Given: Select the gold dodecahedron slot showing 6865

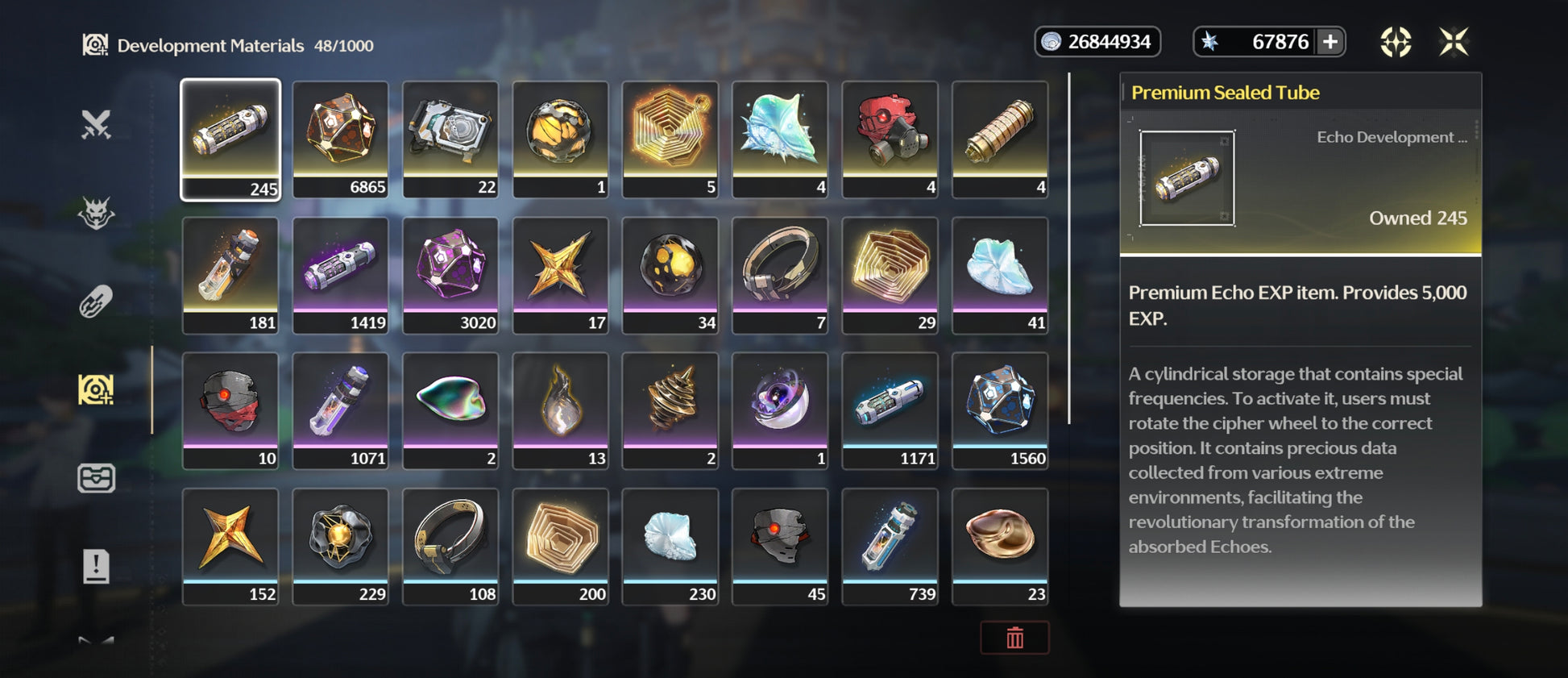Looking at the screenshot, I should tap(340, 139).
